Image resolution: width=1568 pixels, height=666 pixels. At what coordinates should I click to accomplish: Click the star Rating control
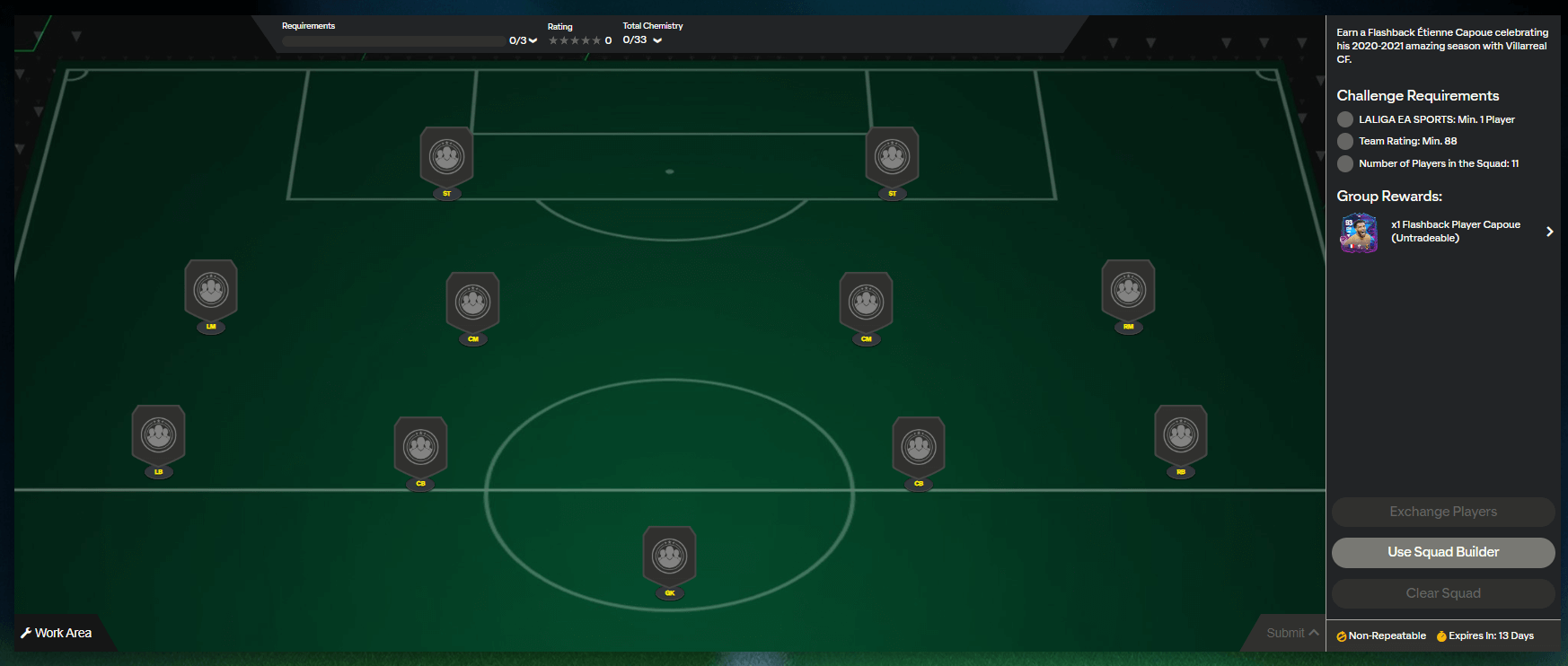[575, 39]
